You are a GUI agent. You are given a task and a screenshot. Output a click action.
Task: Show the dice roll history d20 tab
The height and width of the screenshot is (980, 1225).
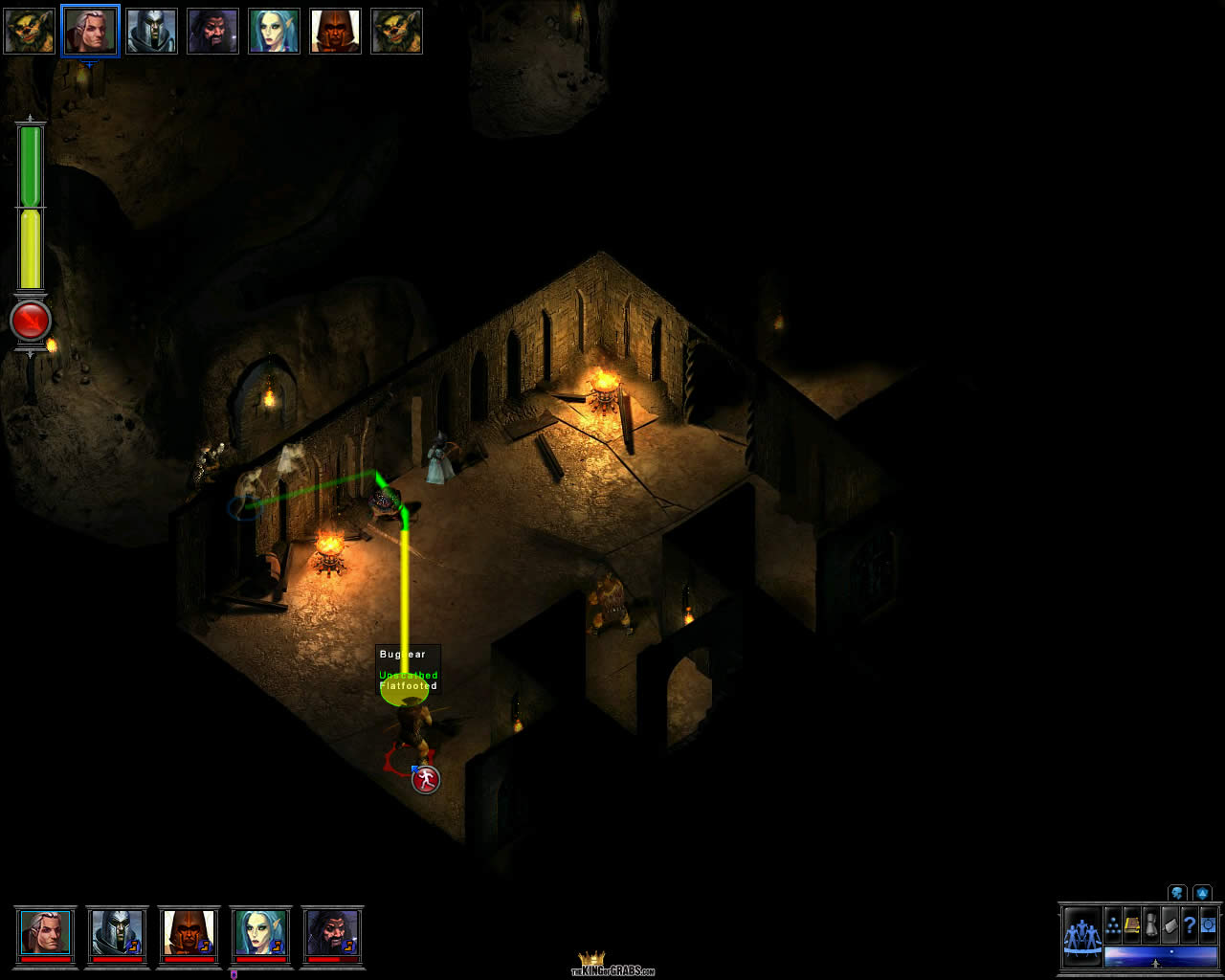(1202, 893)
